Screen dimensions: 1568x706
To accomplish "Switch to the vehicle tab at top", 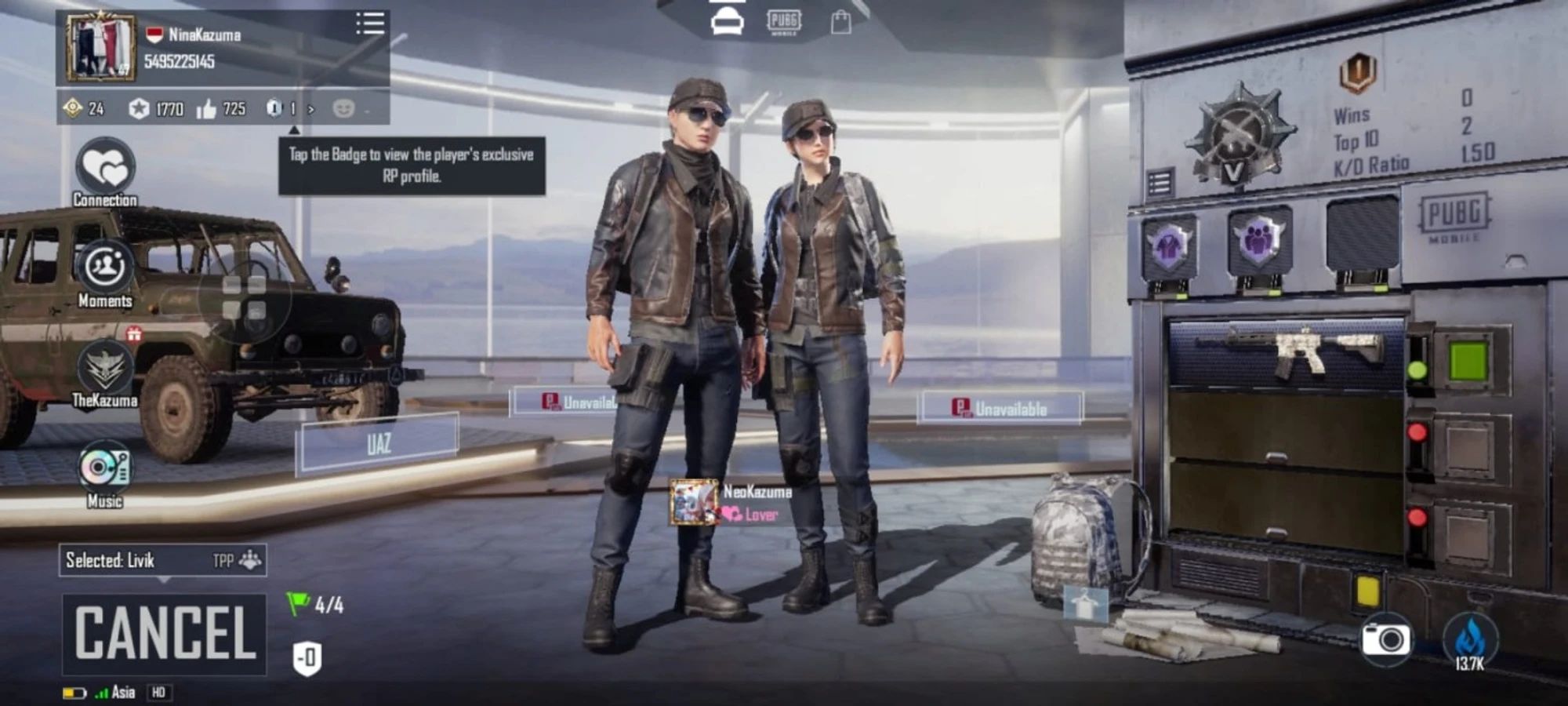I will click(x=727, y=22).
